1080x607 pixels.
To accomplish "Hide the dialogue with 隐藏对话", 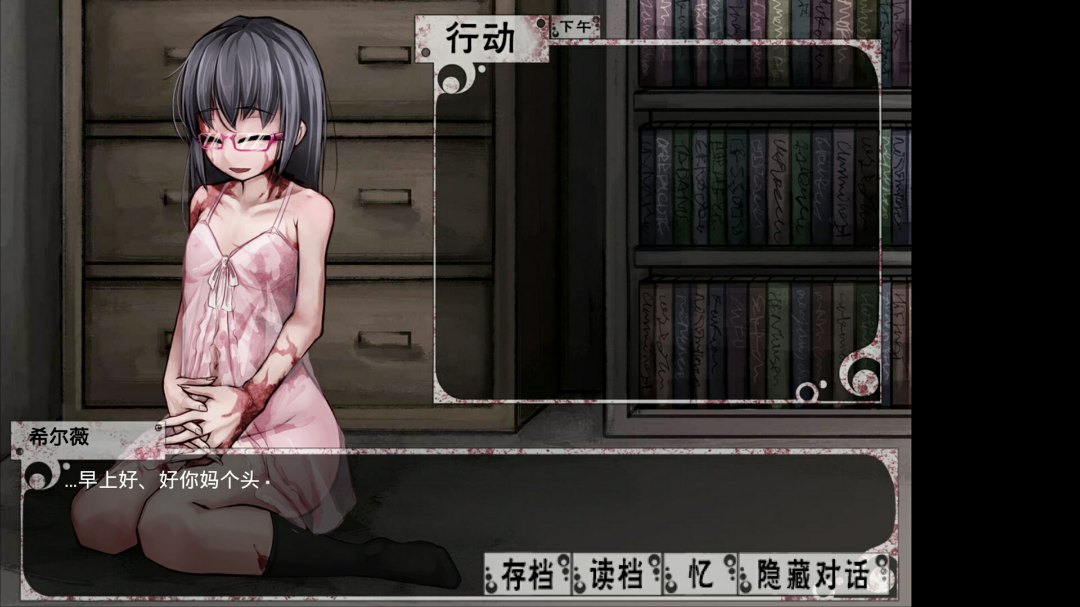I will [x=812, y=576].
